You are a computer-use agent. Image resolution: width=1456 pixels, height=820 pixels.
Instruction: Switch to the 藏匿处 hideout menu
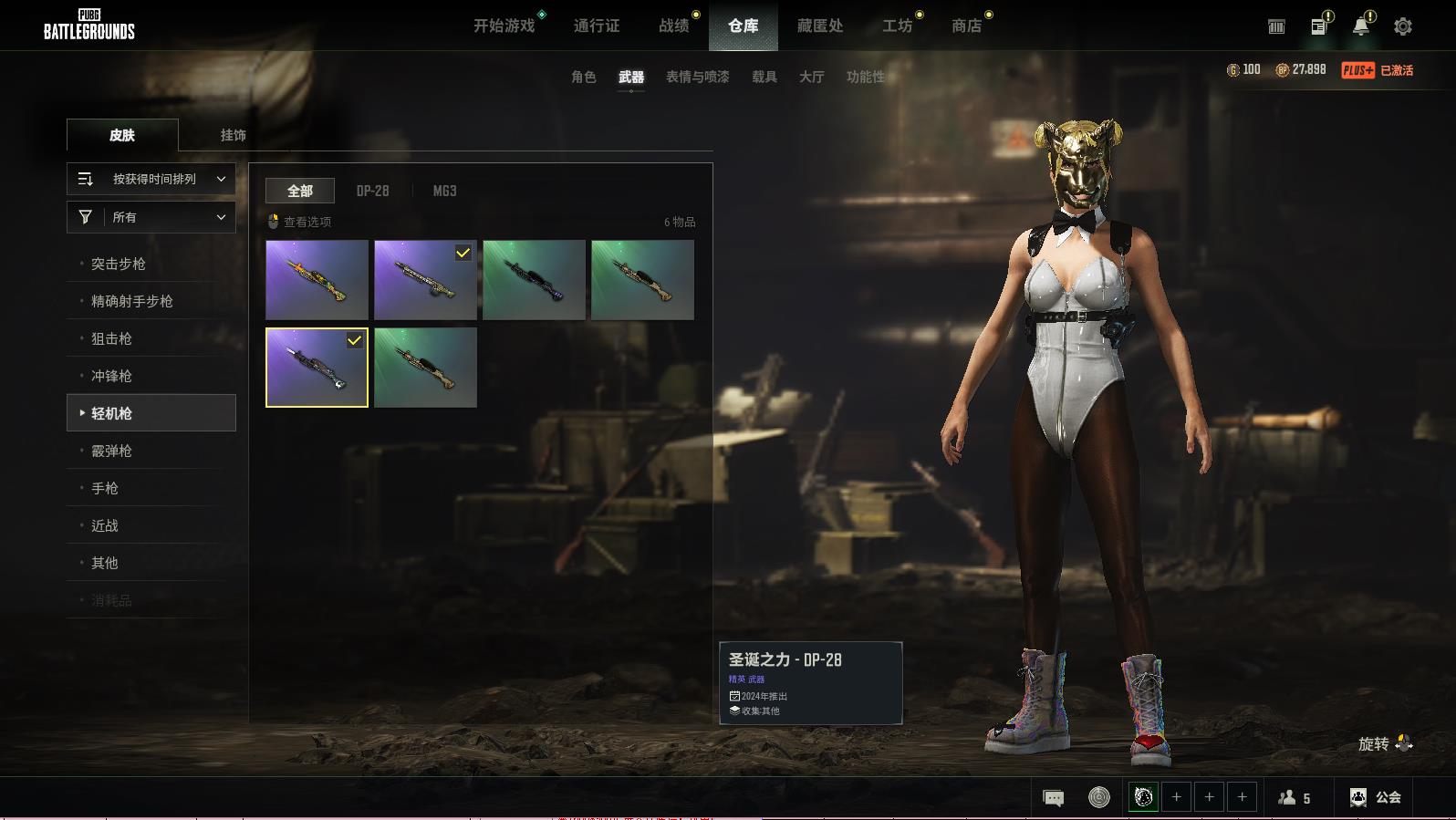(x=819, y=26)
